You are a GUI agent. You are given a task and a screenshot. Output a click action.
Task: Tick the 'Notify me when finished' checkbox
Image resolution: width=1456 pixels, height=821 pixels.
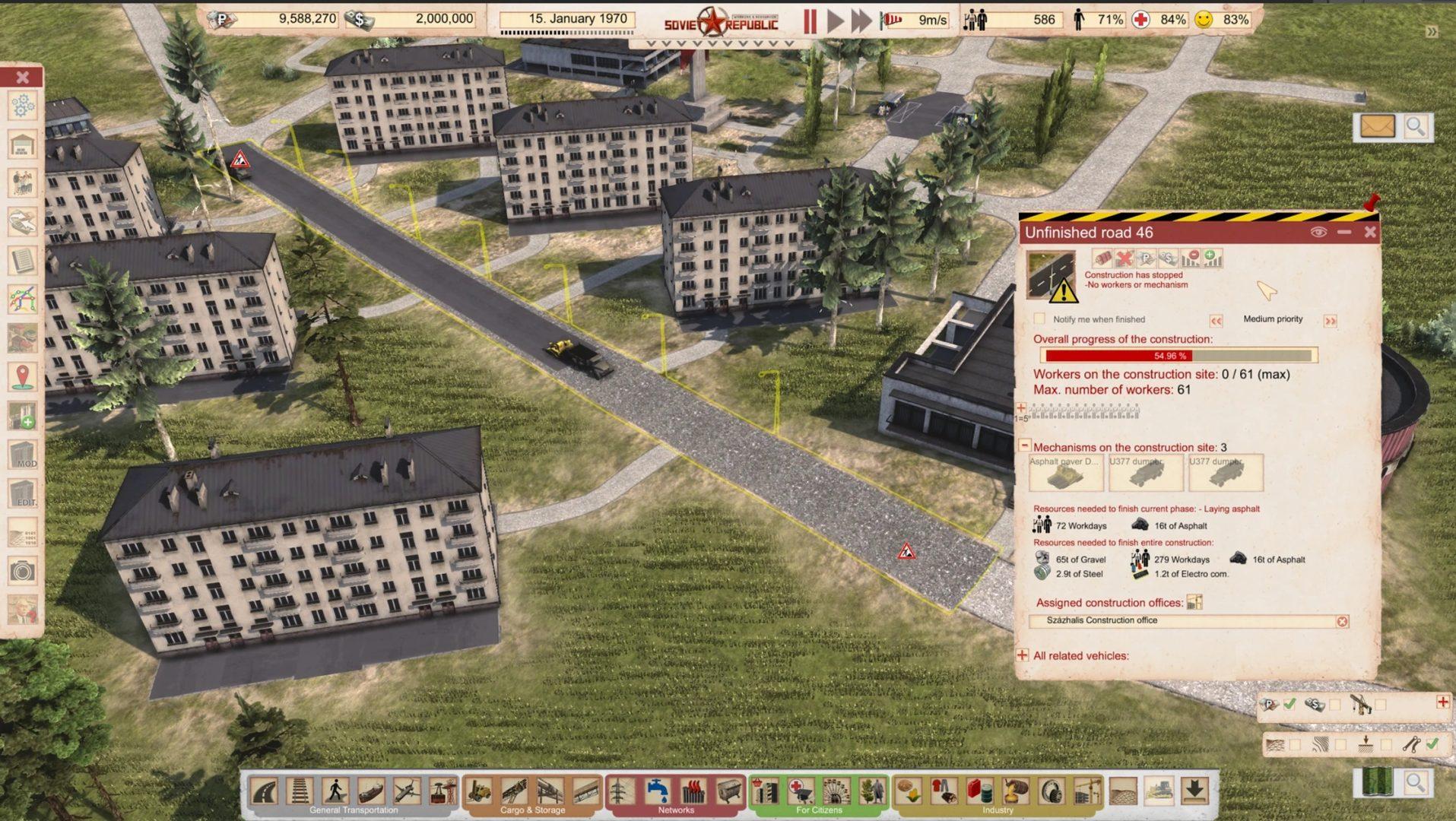click(x=1039, y=319)
